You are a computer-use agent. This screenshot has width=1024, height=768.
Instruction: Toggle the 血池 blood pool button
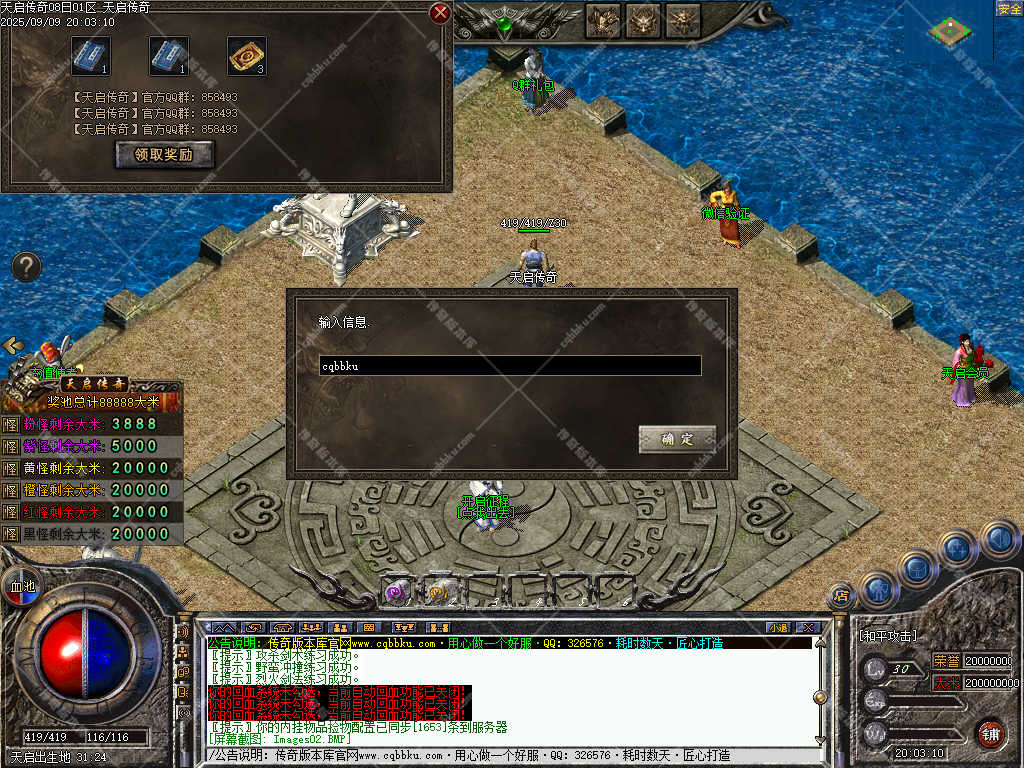pos(21,587)
